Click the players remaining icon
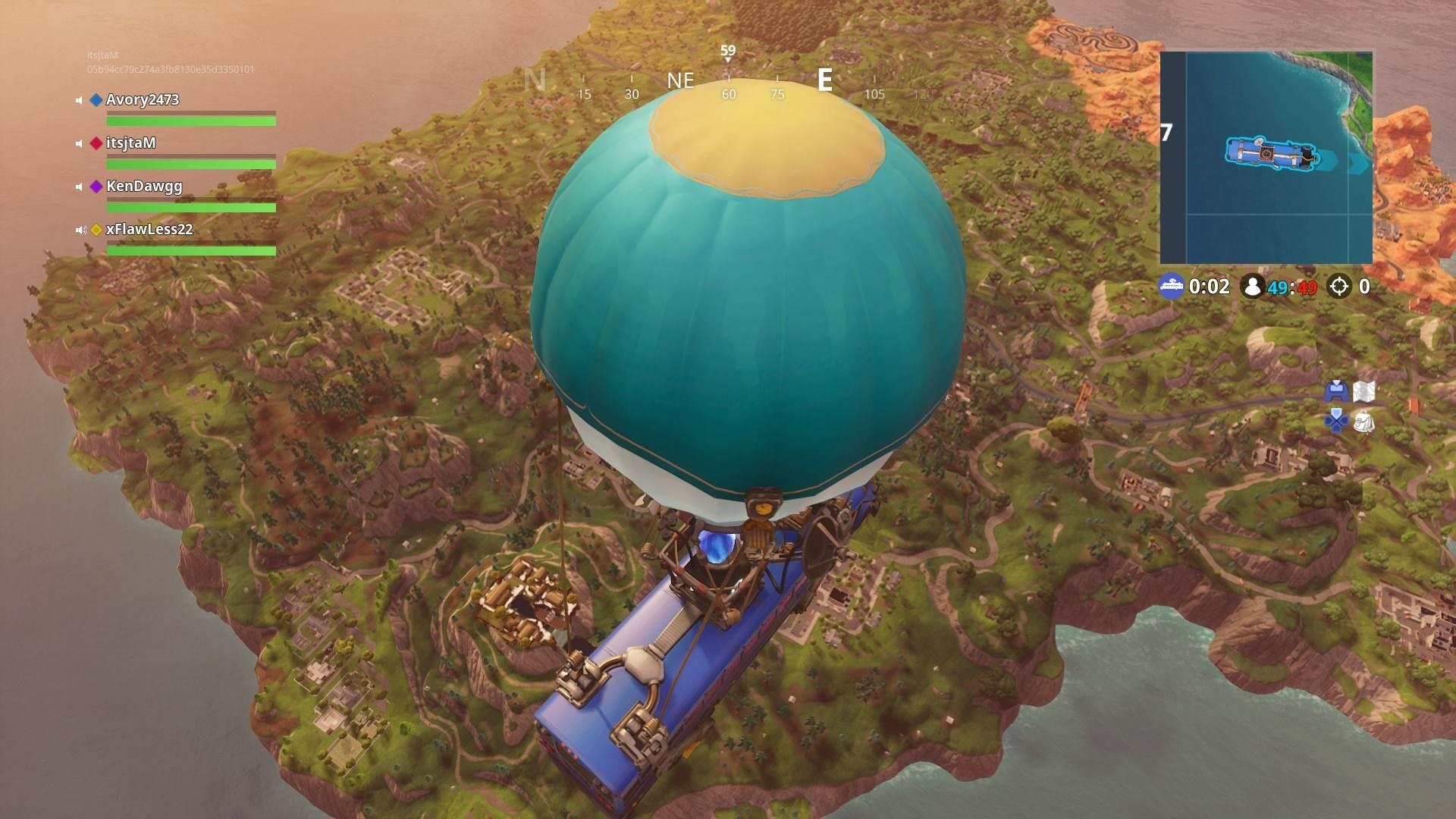1456x819 pixels. (x=1251, y=287)
